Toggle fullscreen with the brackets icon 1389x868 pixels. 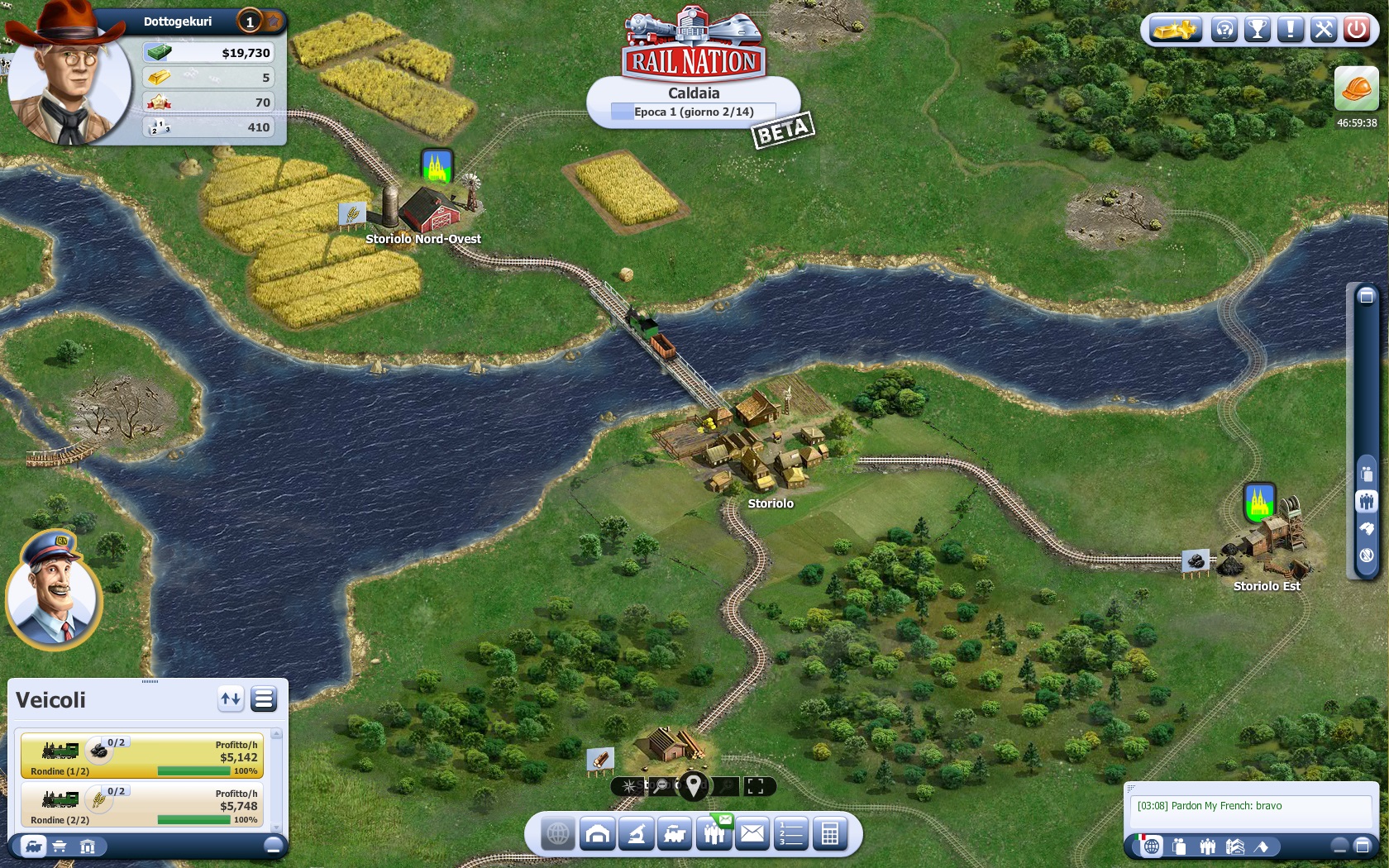(x=755, y=786)
